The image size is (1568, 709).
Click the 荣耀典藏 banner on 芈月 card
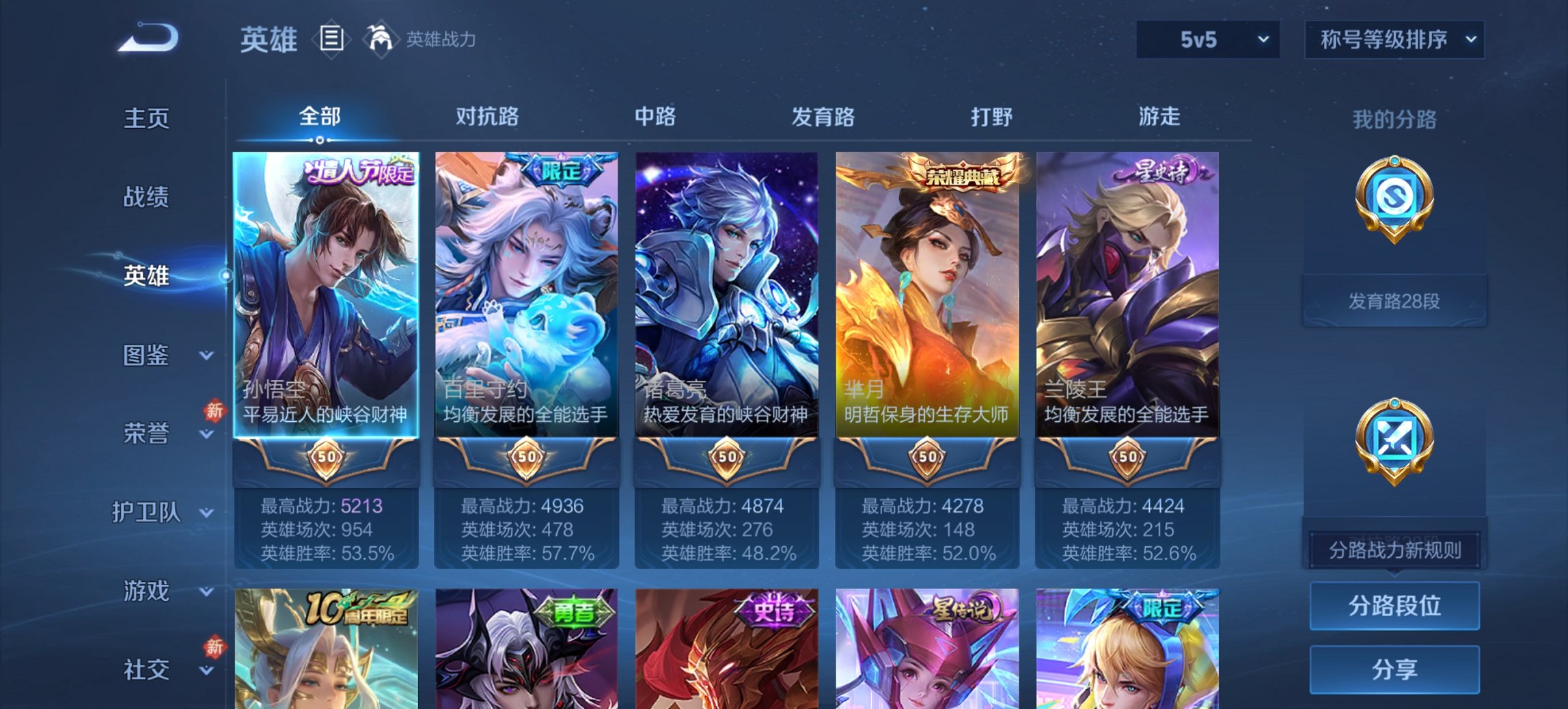961,176
